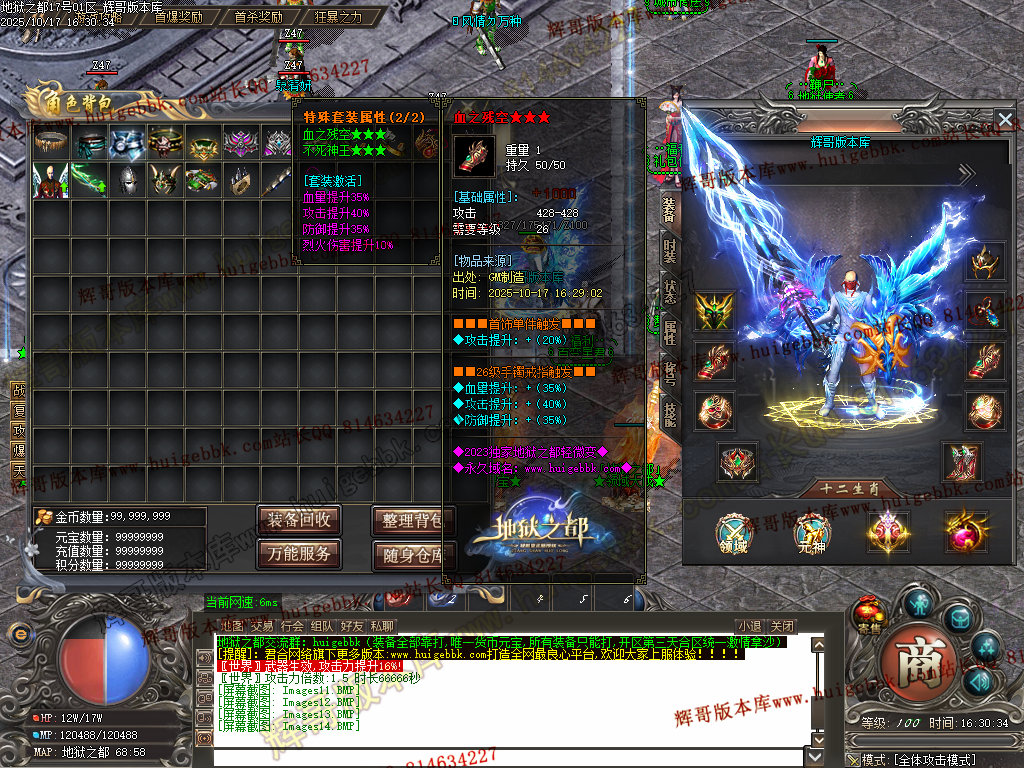Open the 随身仓库 portable warehouse
The height and width of the screenshot is (768, 1024).
pos(412,553)
